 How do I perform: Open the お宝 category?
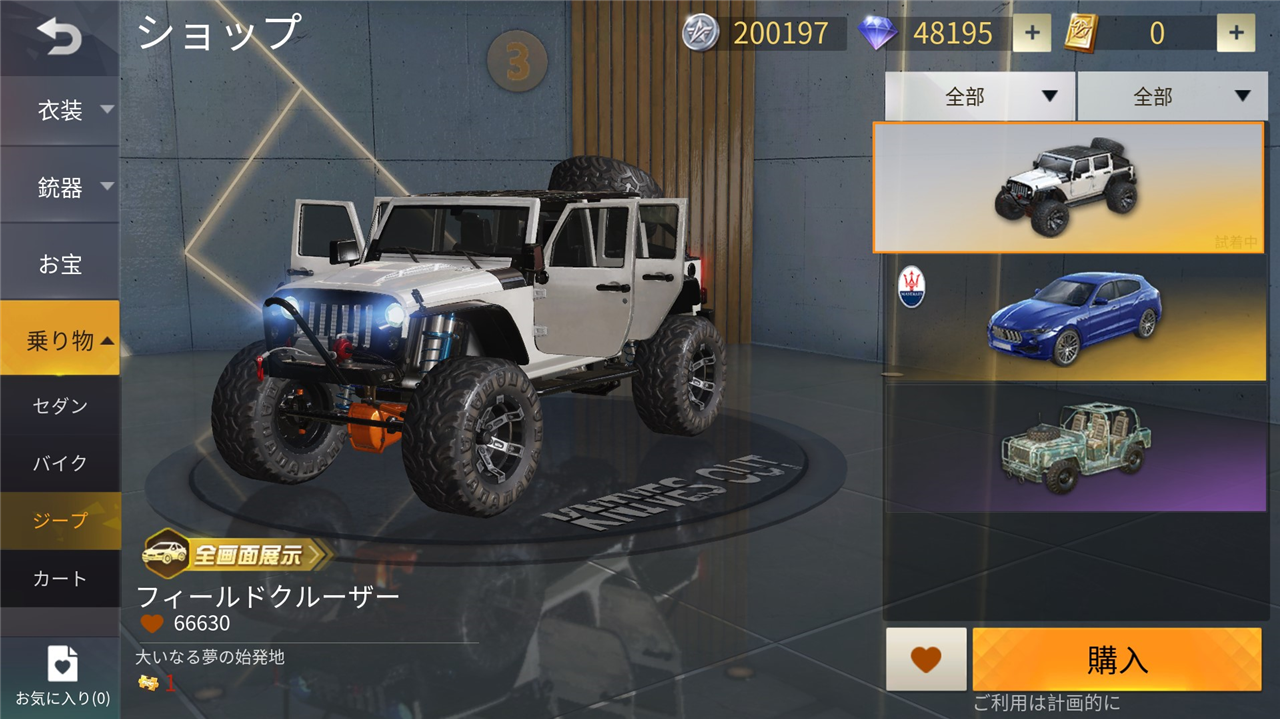[60, 264]
